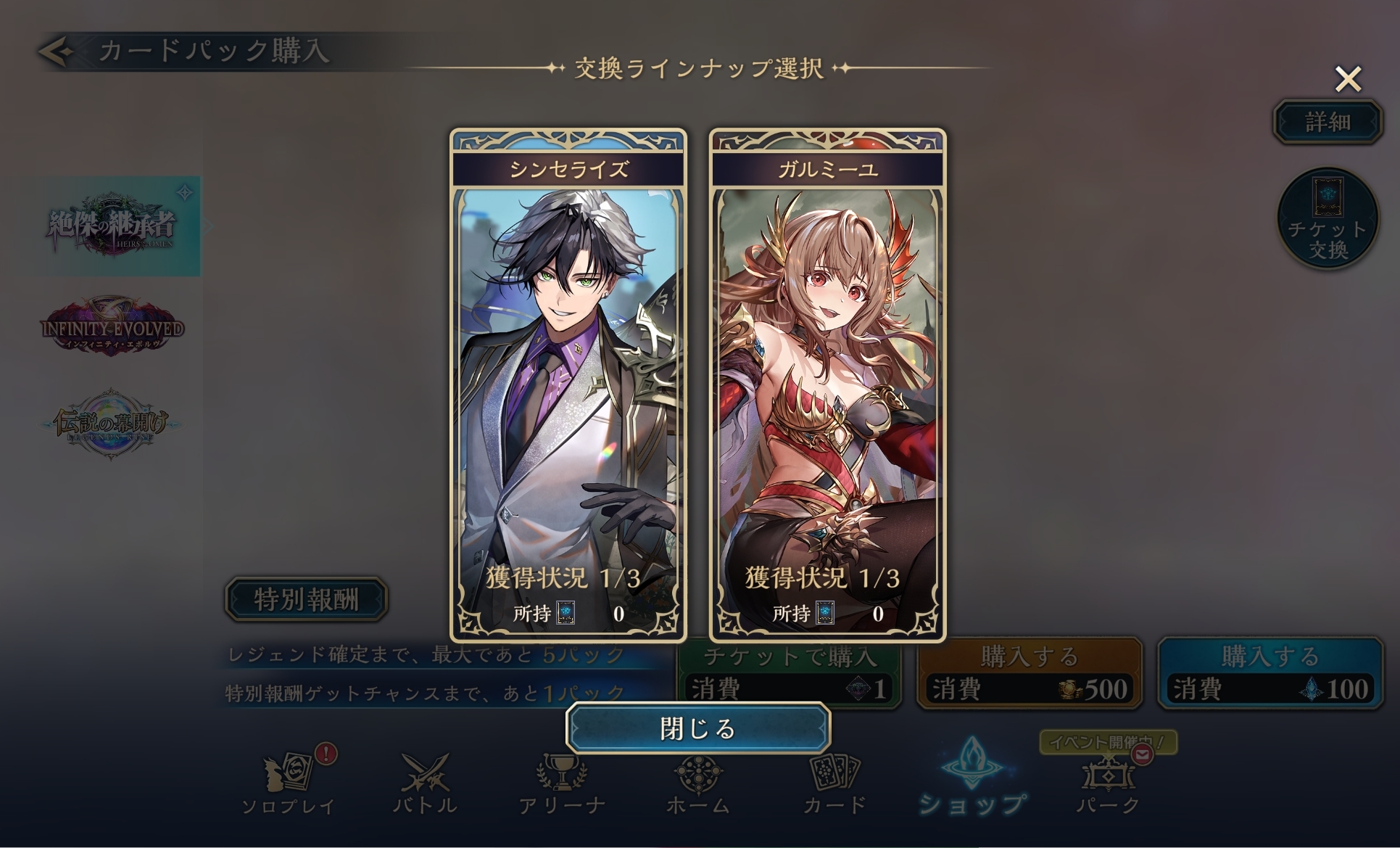The image size is (1400, 848).
Task: Go to the バトル battle menu
Action: [425, 783]
